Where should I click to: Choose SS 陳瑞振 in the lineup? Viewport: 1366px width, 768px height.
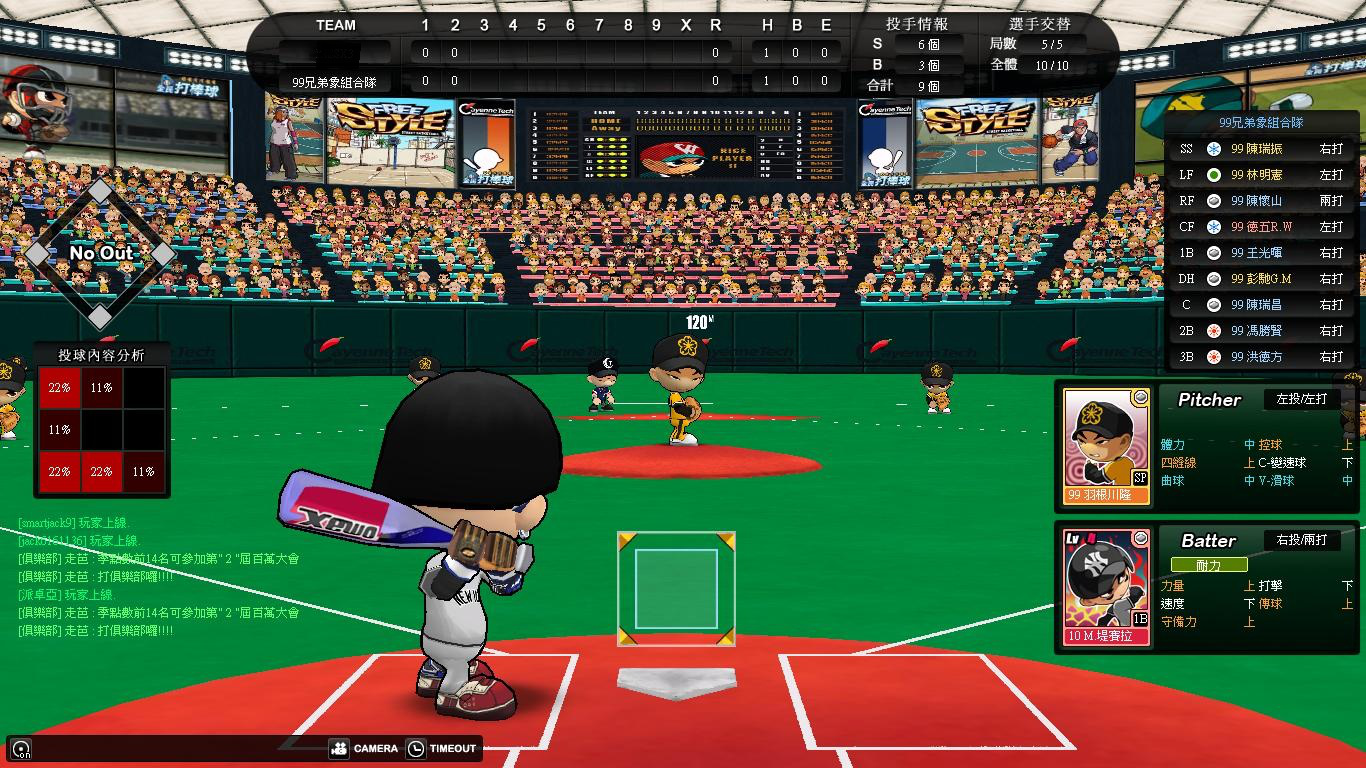[1264, 149]
